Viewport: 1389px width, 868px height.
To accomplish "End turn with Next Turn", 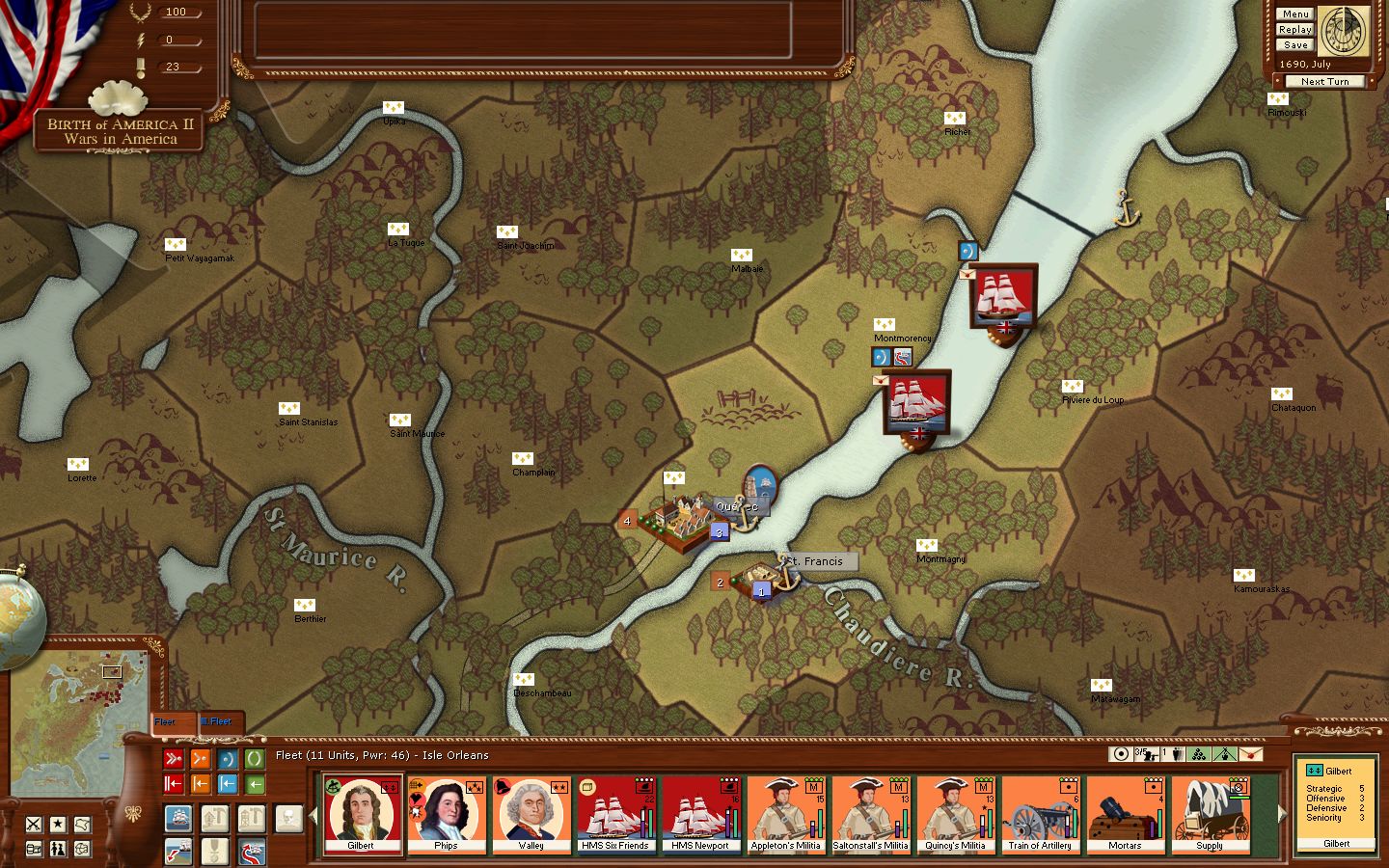I will 1323,81.
